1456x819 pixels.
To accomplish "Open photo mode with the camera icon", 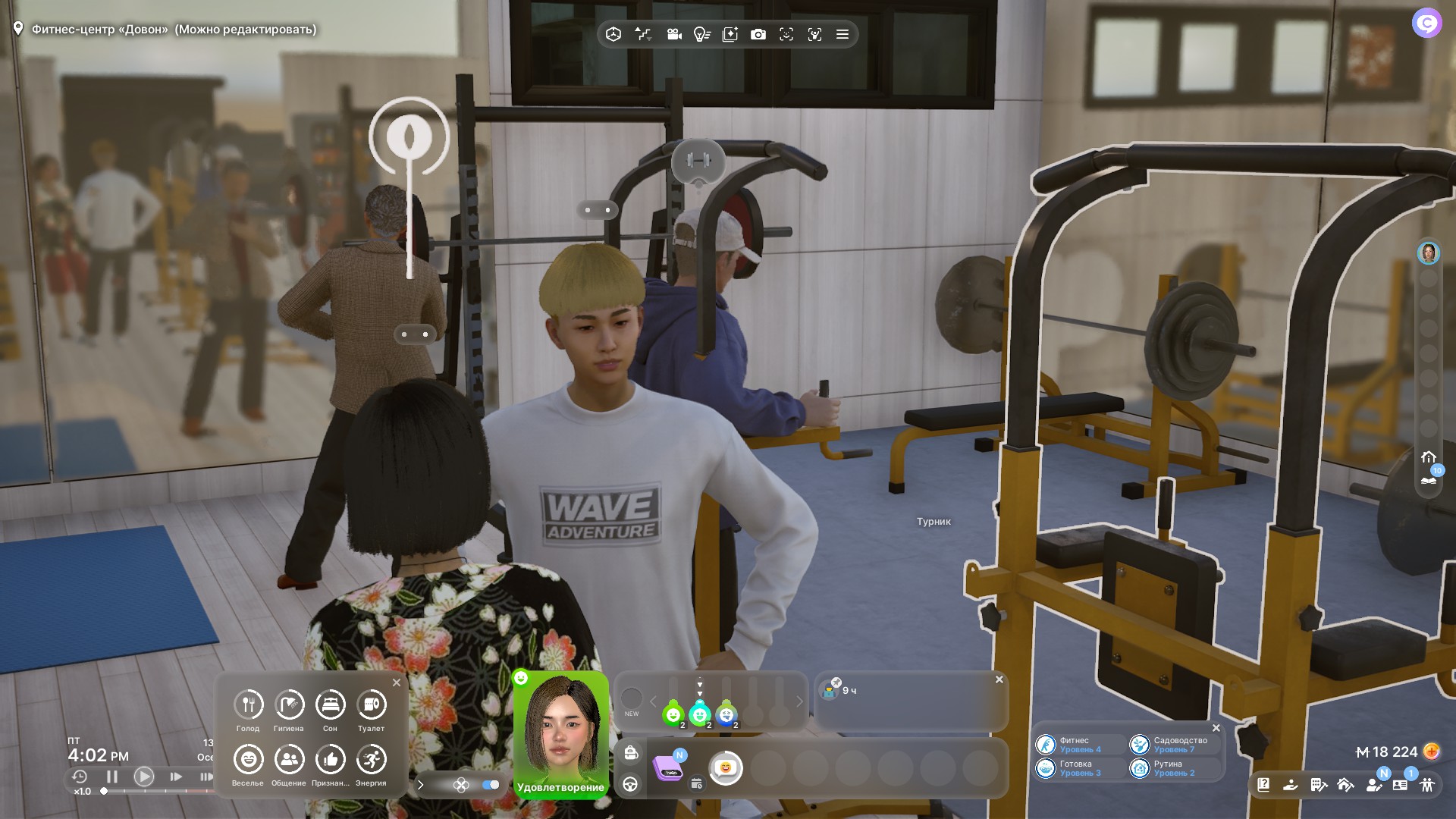I will pyautogui.click(x=758, y=34).
